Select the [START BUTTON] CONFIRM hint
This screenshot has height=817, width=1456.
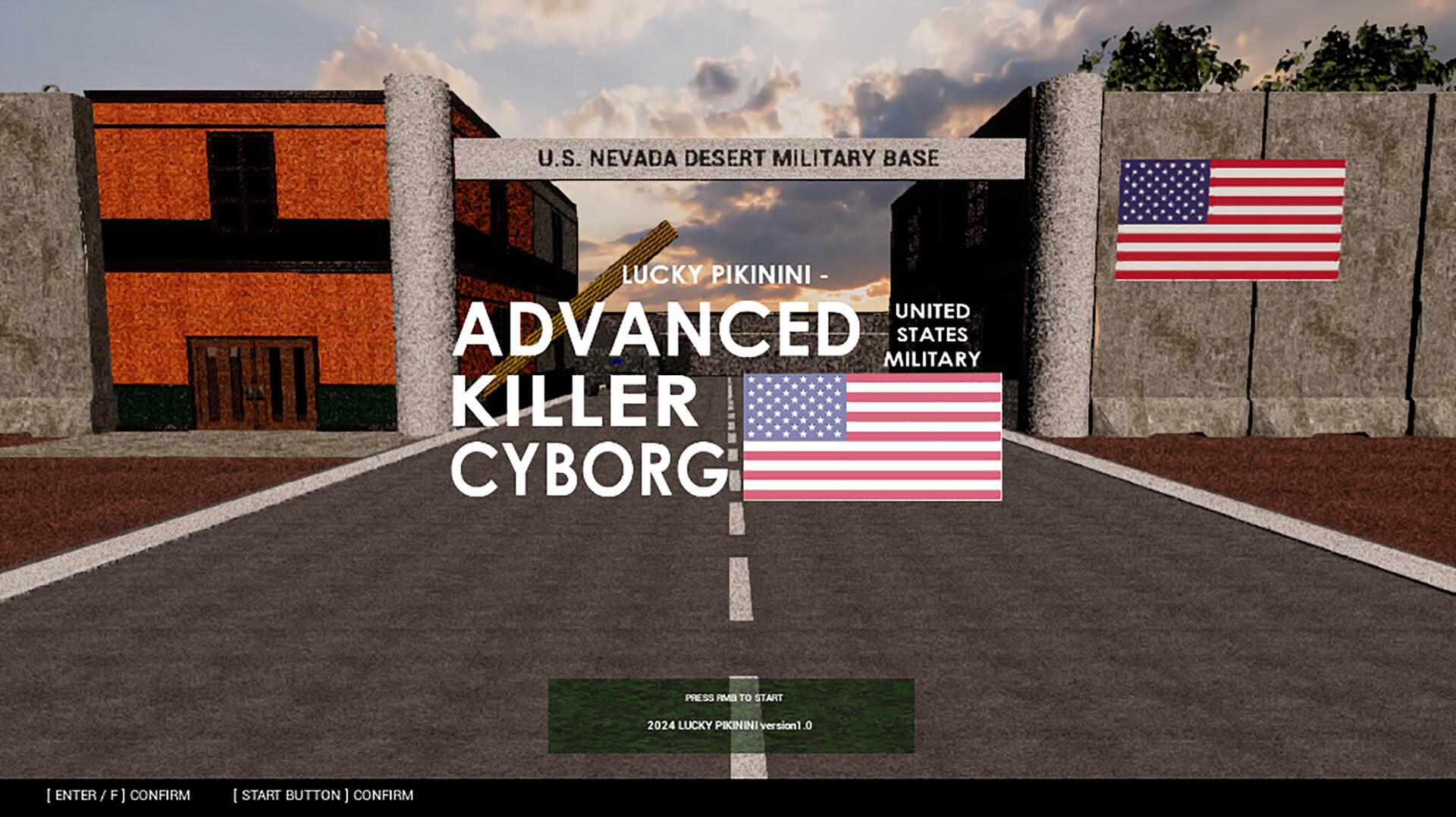[325, 795]
